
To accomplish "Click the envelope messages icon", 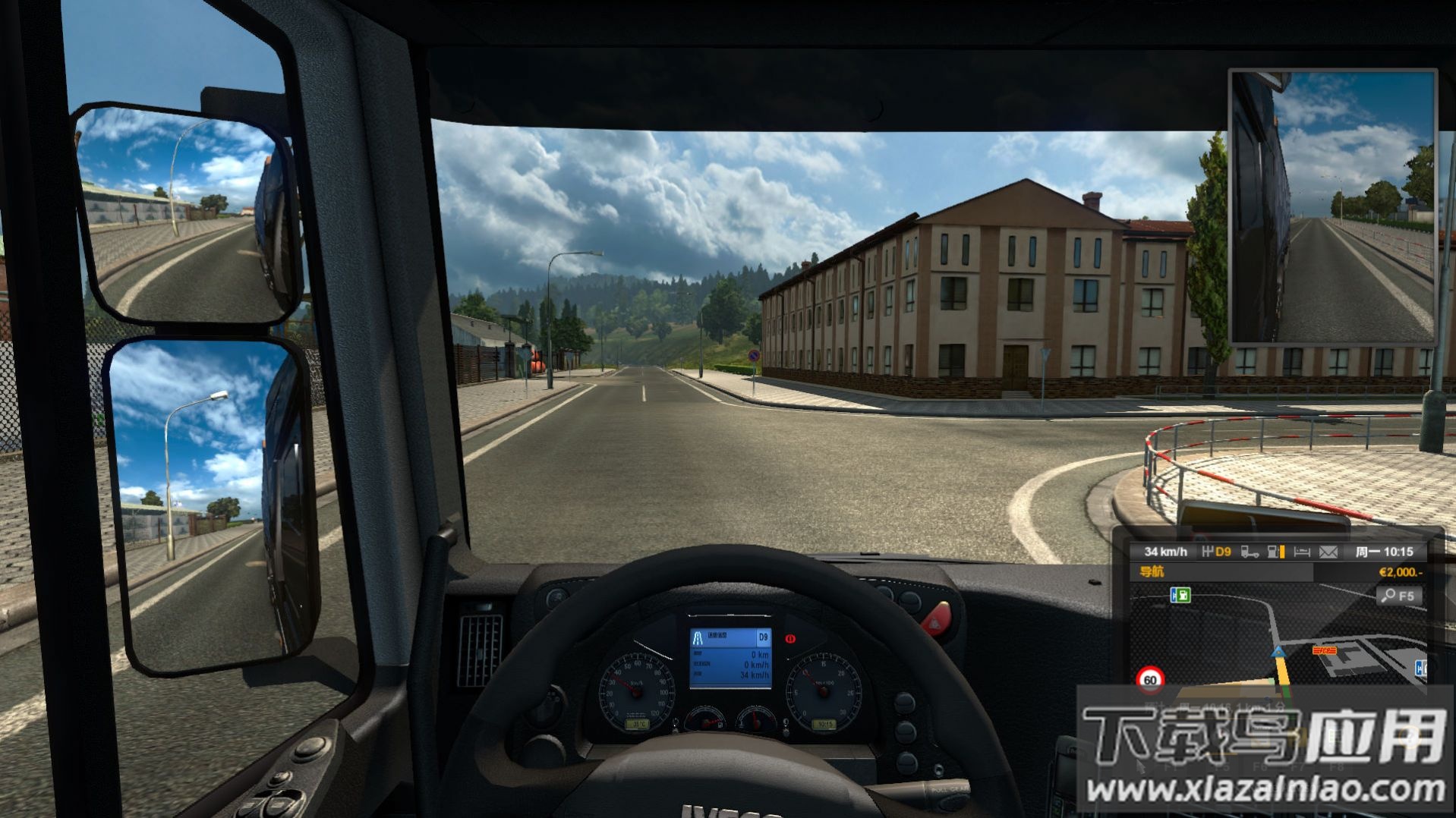I will coord(1328,552).
